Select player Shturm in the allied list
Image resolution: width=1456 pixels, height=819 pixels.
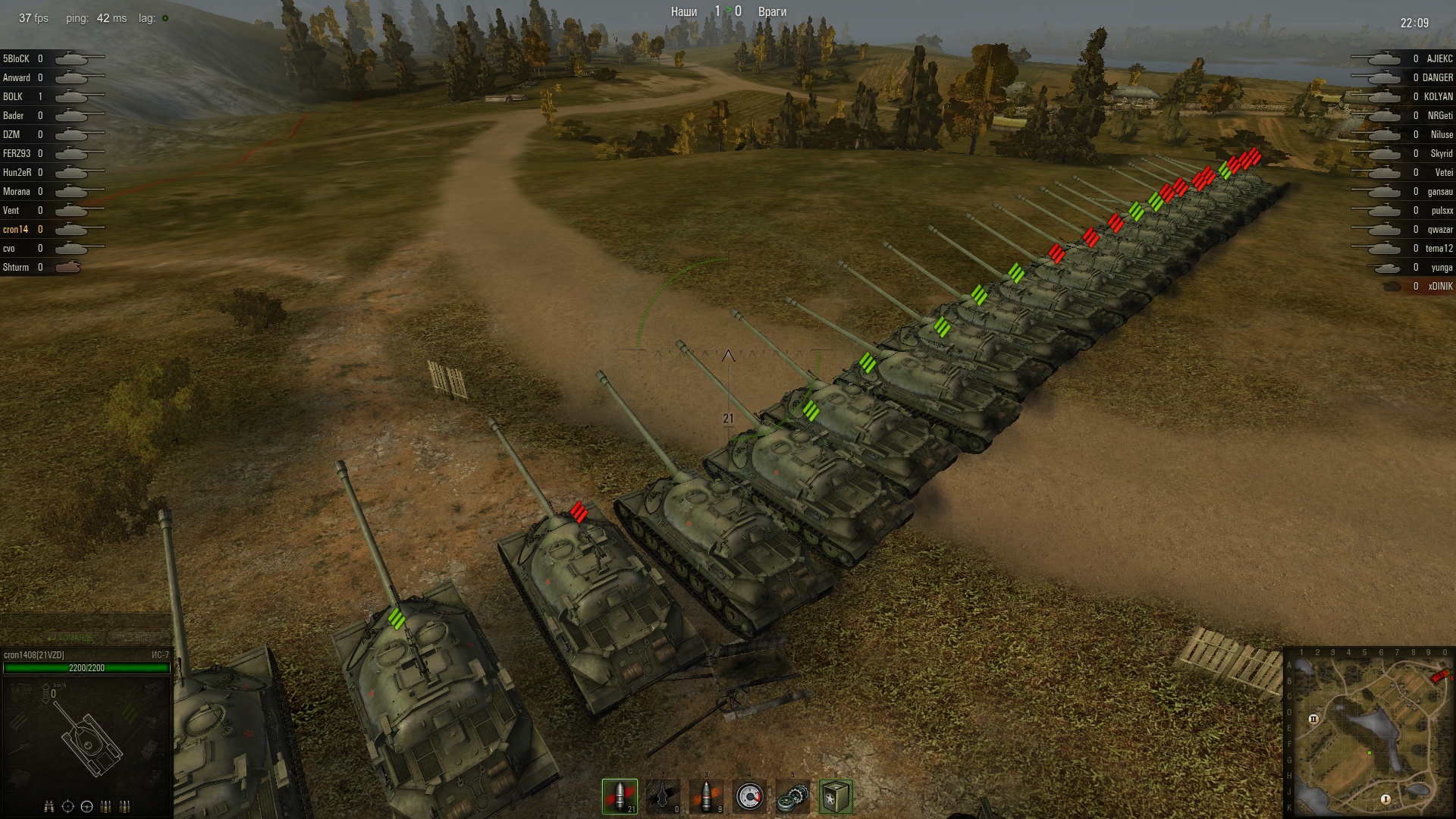coord(16,268)
